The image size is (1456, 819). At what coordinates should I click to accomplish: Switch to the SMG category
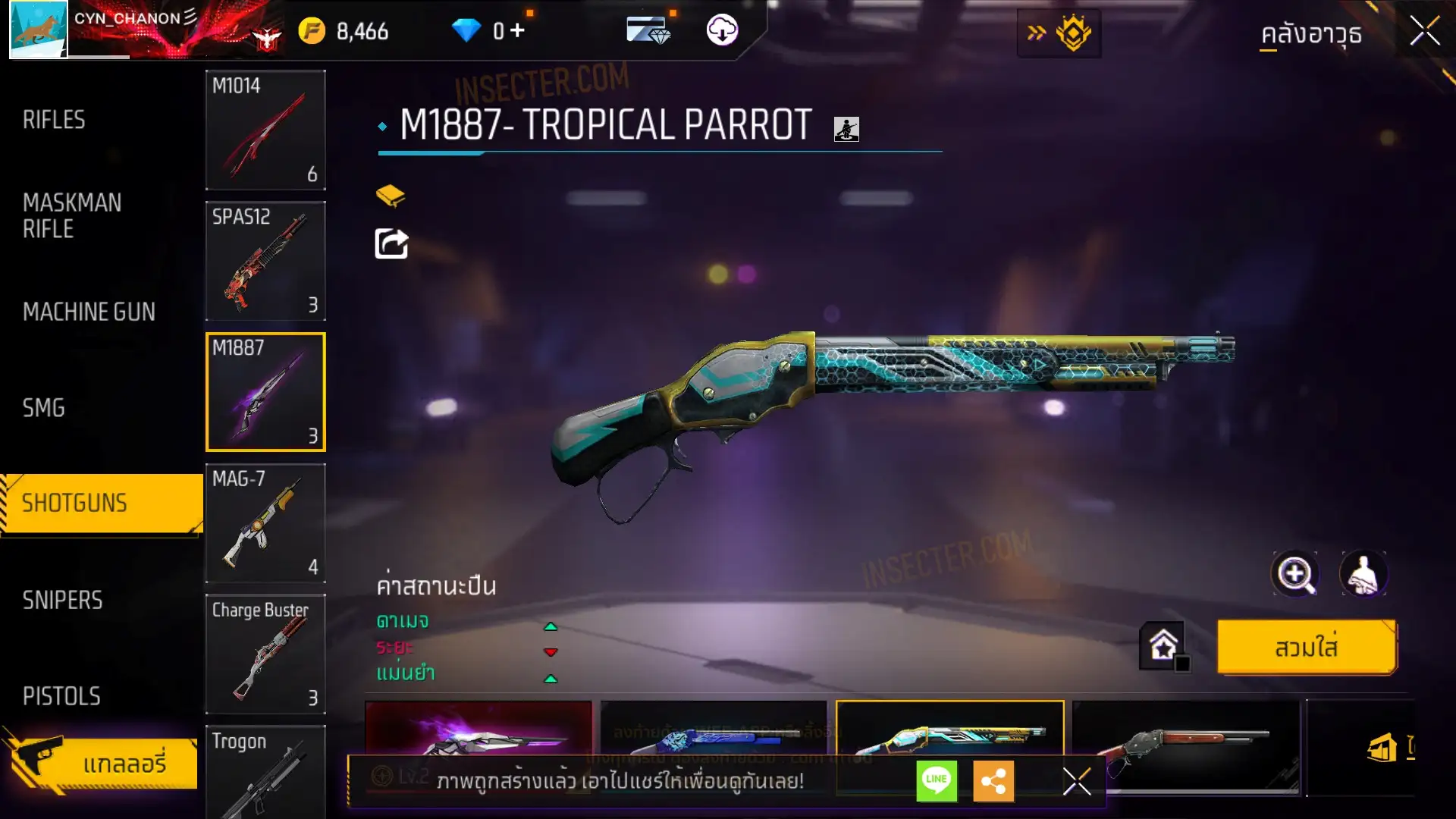coord(44,408)
